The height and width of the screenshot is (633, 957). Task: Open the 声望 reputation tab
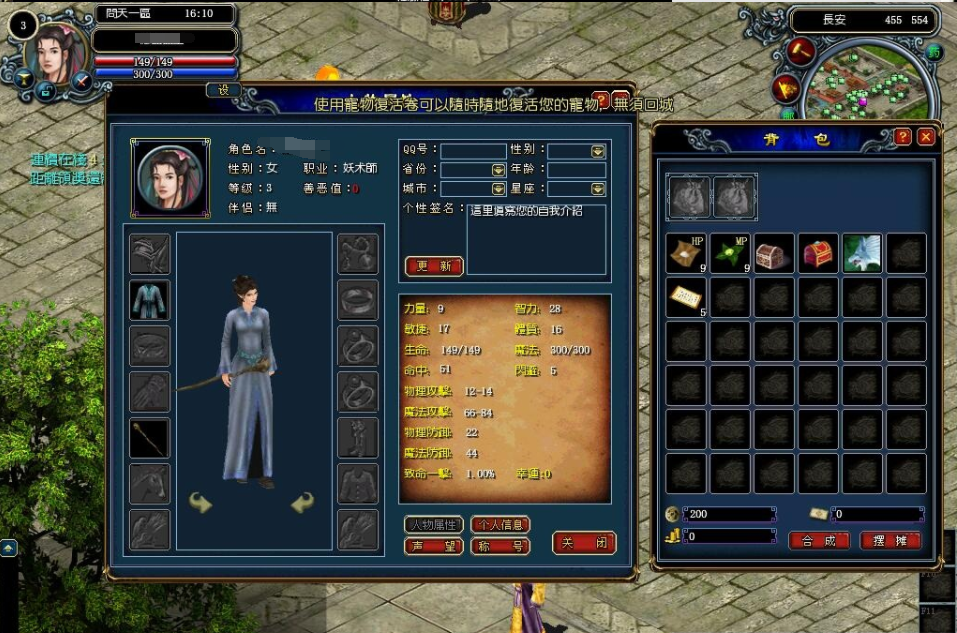434,546
